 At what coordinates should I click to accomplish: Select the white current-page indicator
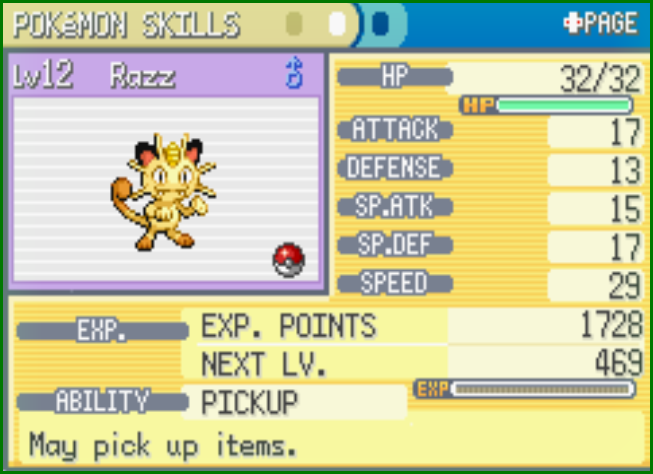[x=338, y=23]
